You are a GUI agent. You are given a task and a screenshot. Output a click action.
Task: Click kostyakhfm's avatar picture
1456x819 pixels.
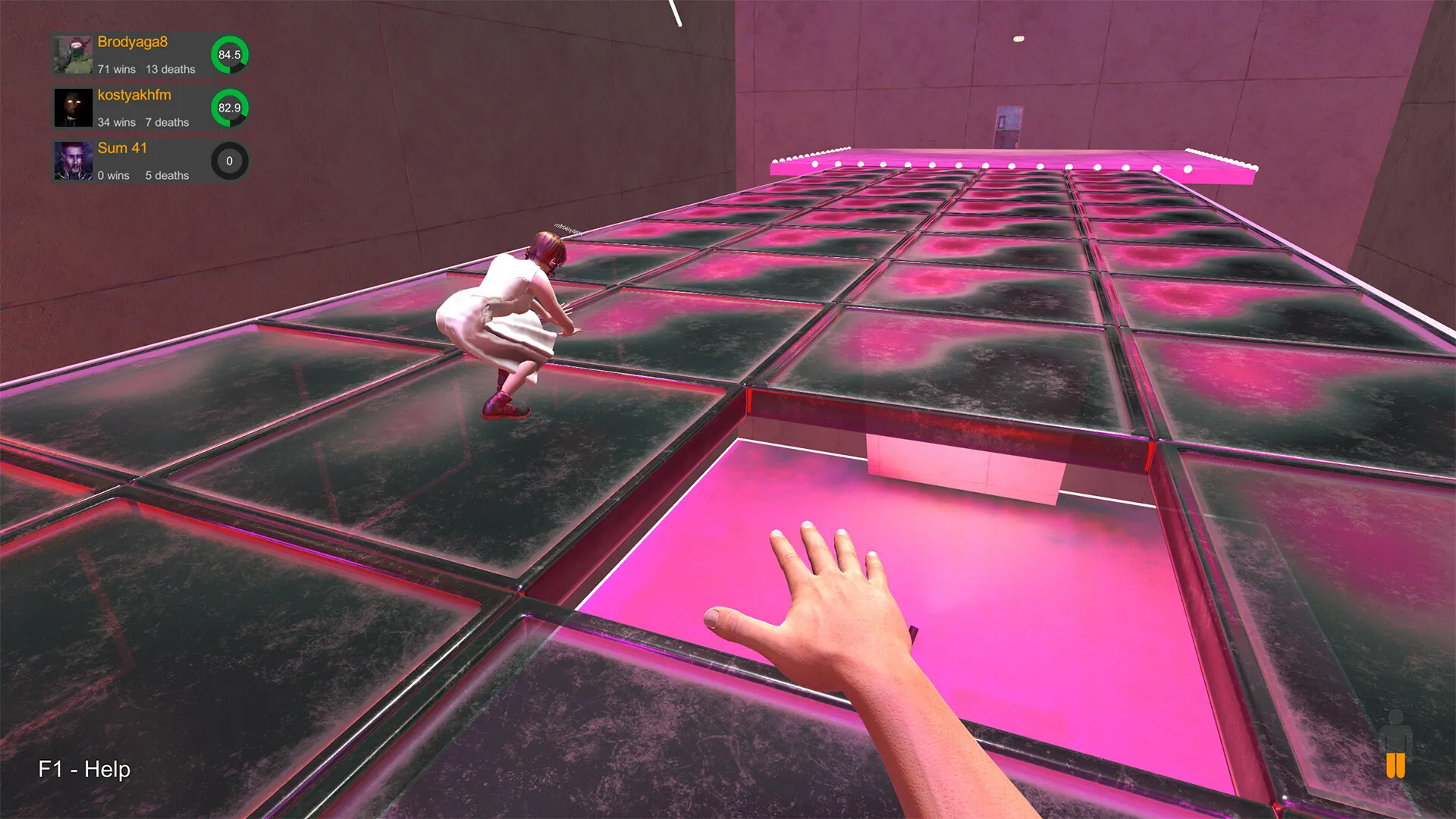[72, 106]
